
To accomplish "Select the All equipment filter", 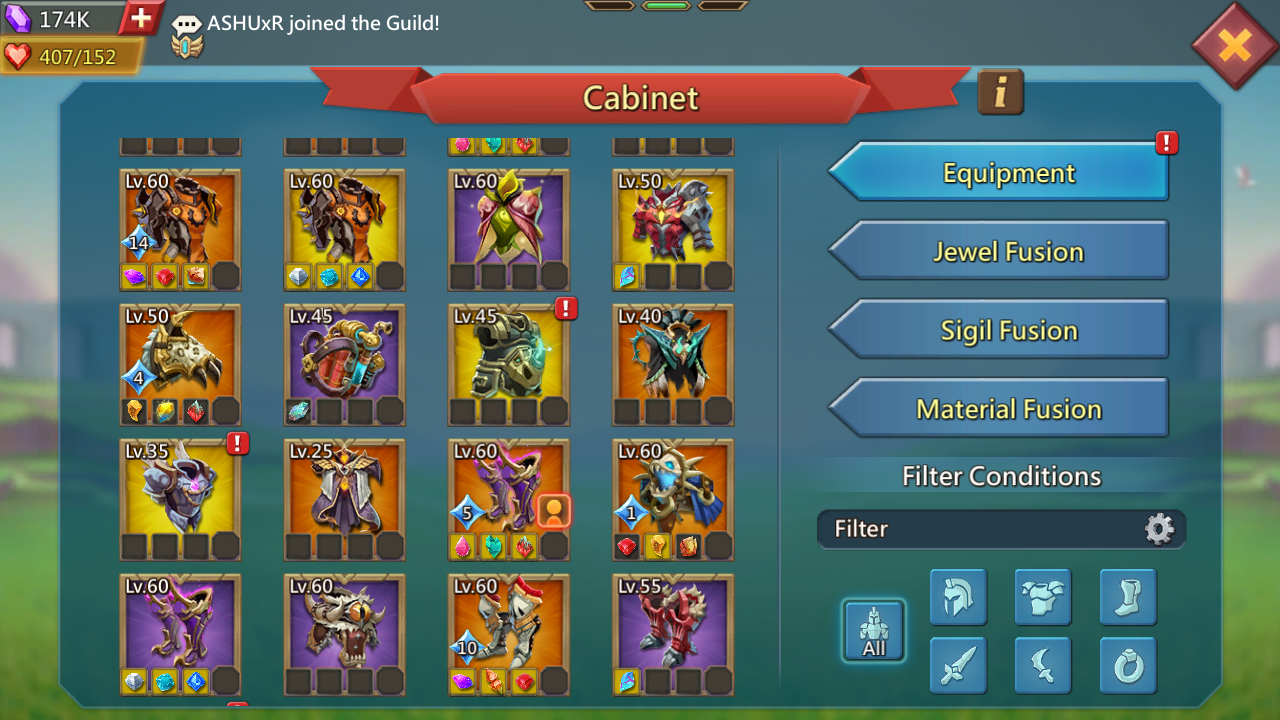I will pos(874,631).
